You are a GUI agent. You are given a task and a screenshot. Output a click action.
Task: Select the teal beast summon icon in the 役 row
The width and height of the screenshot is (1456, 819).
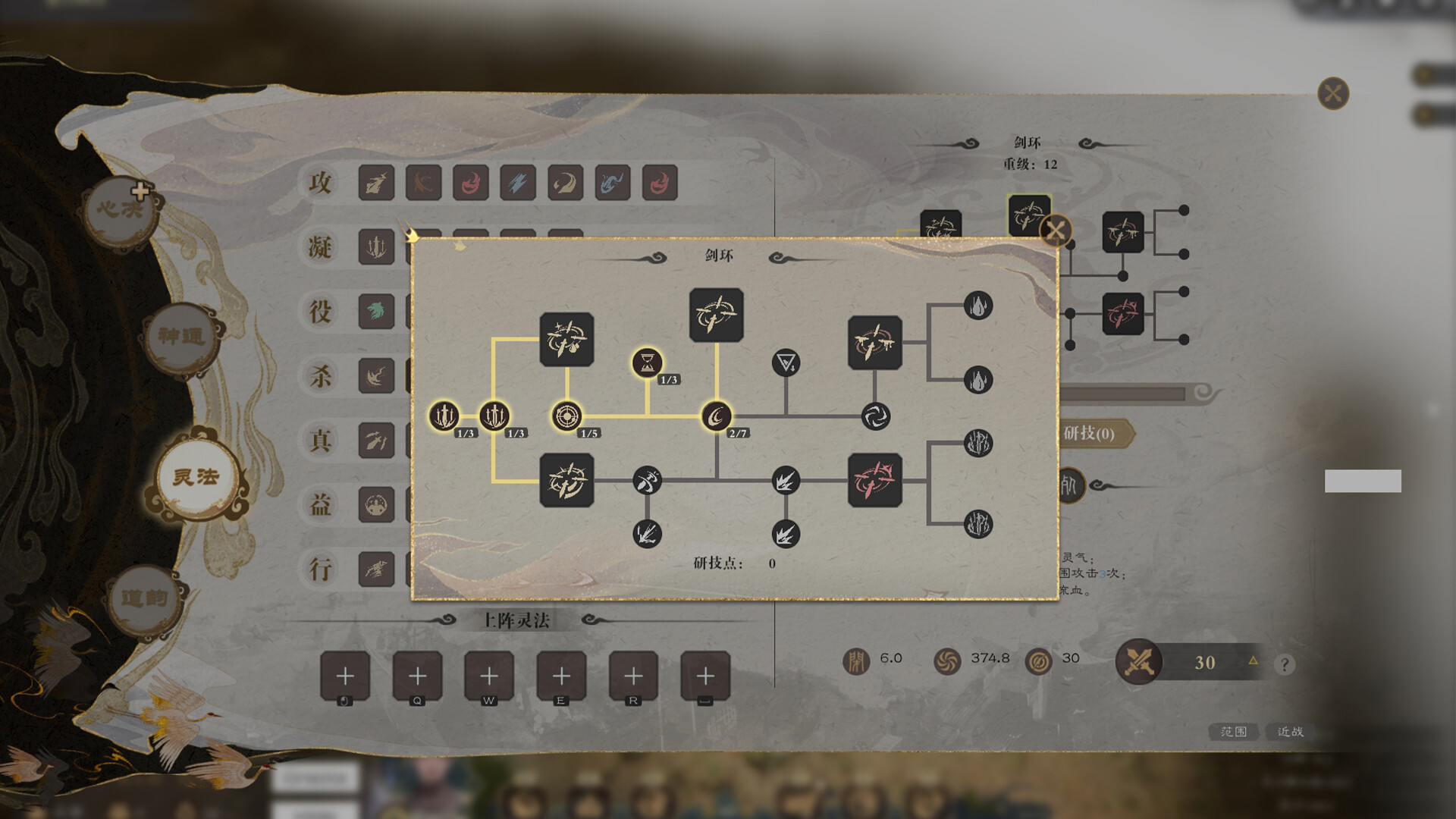pos(377,312)
